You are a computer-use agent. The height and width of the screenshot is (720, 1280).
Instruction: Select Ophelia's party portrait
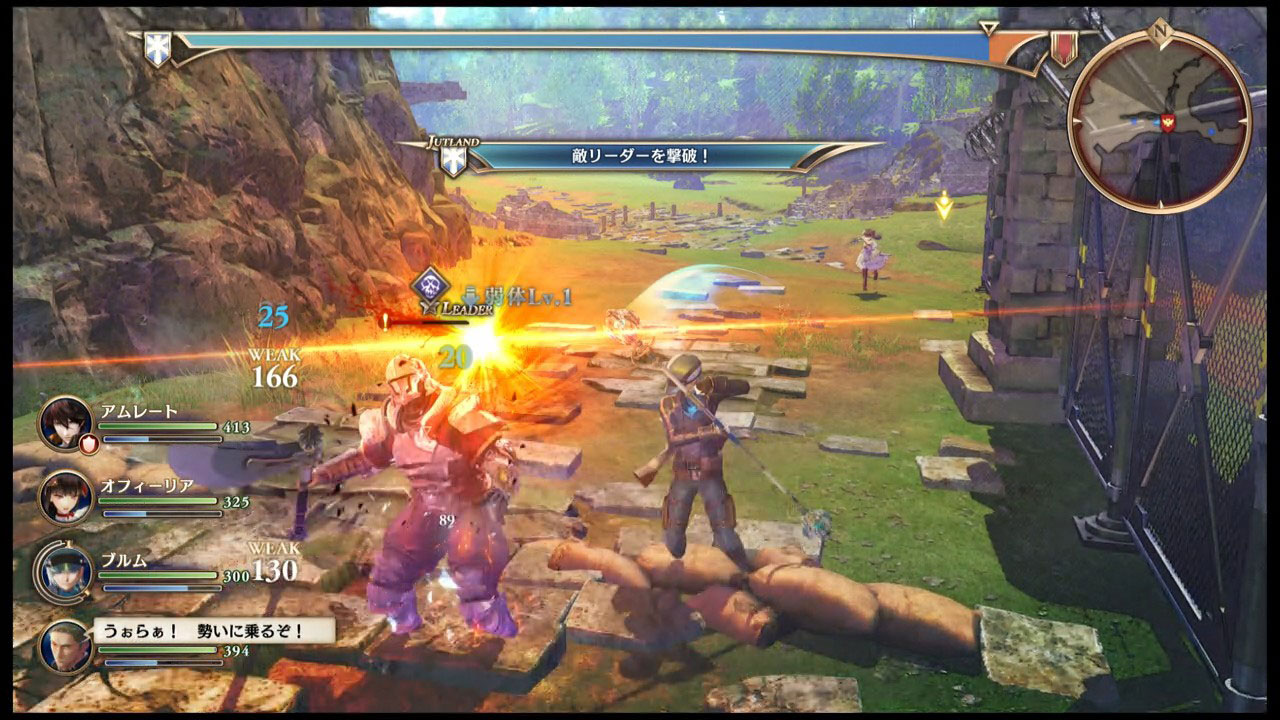click(66, 497)
